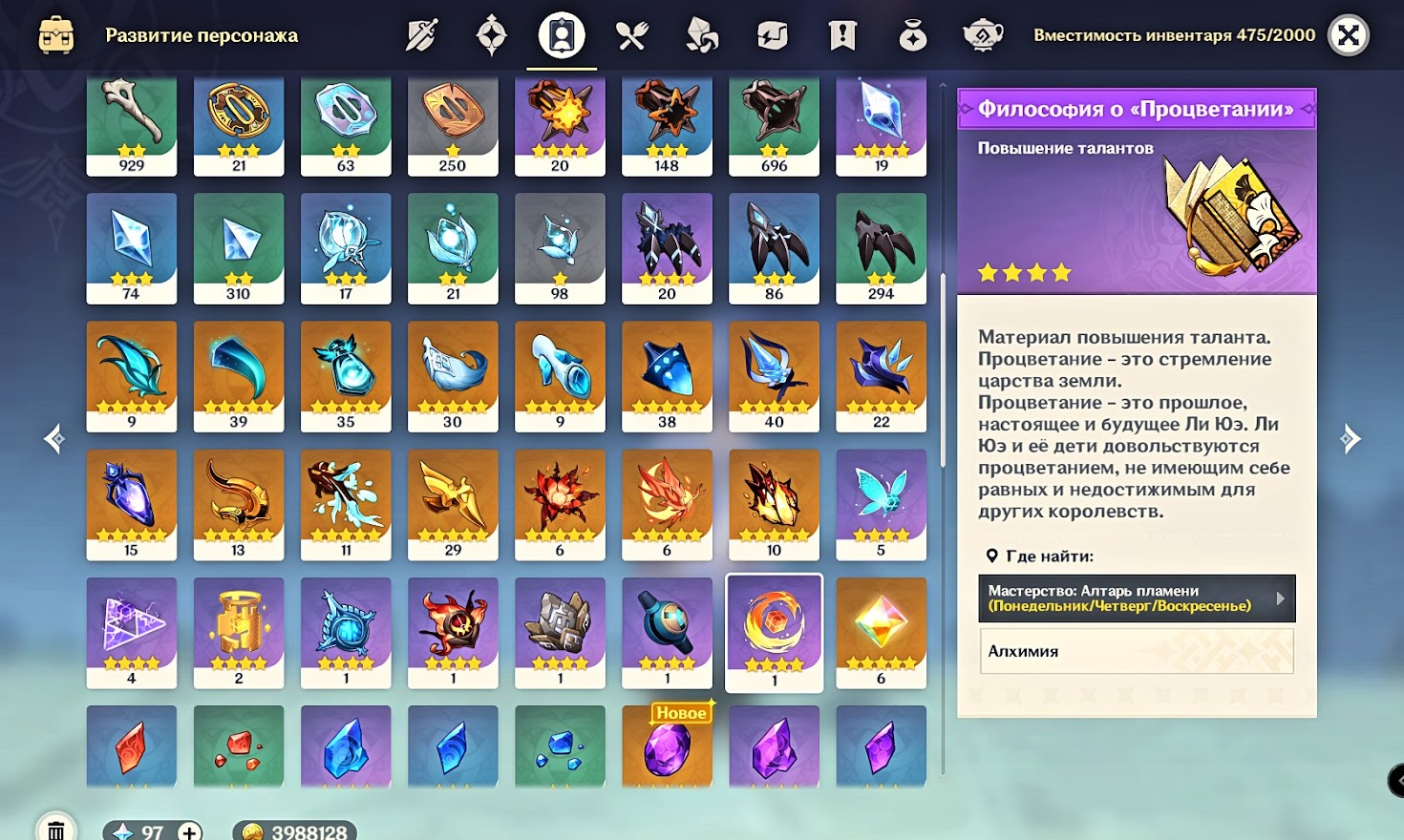Select the purple triangle prism item
The width and height of the screenshot is (1404, 840).
point(132,632)
